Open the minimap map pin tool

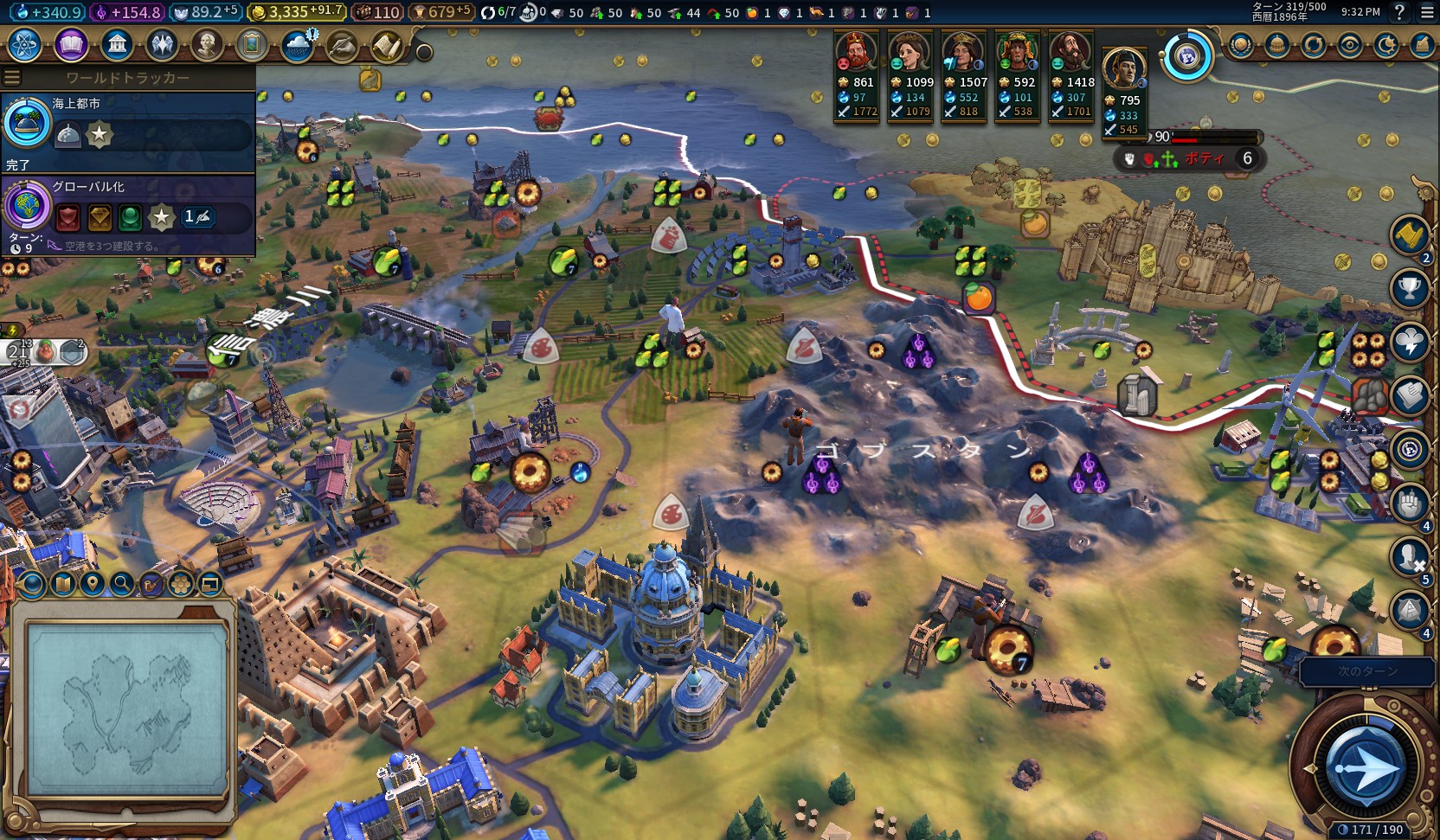point(92,585)
